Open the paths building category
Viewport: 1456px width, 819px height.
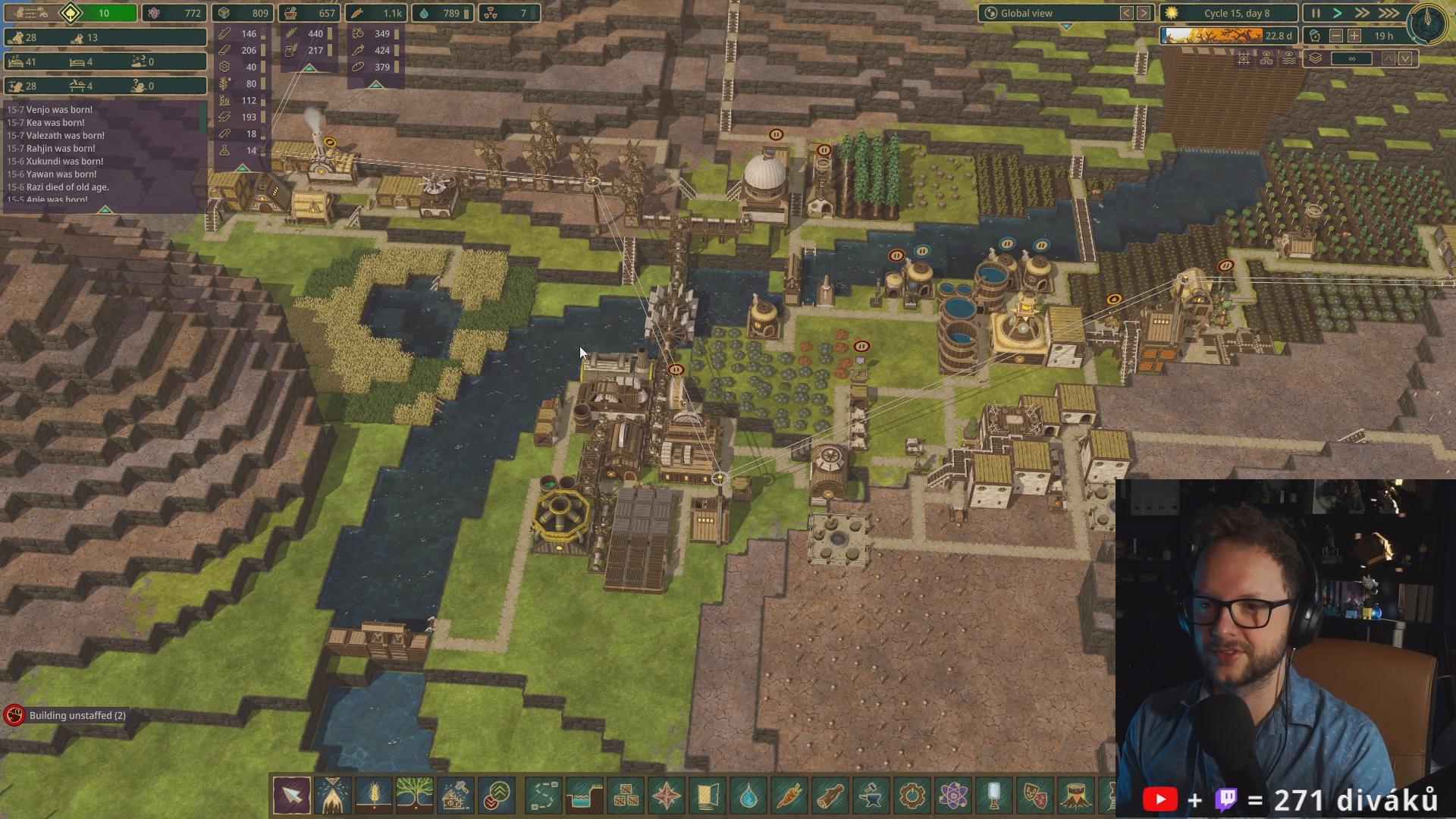click(544, 795)
